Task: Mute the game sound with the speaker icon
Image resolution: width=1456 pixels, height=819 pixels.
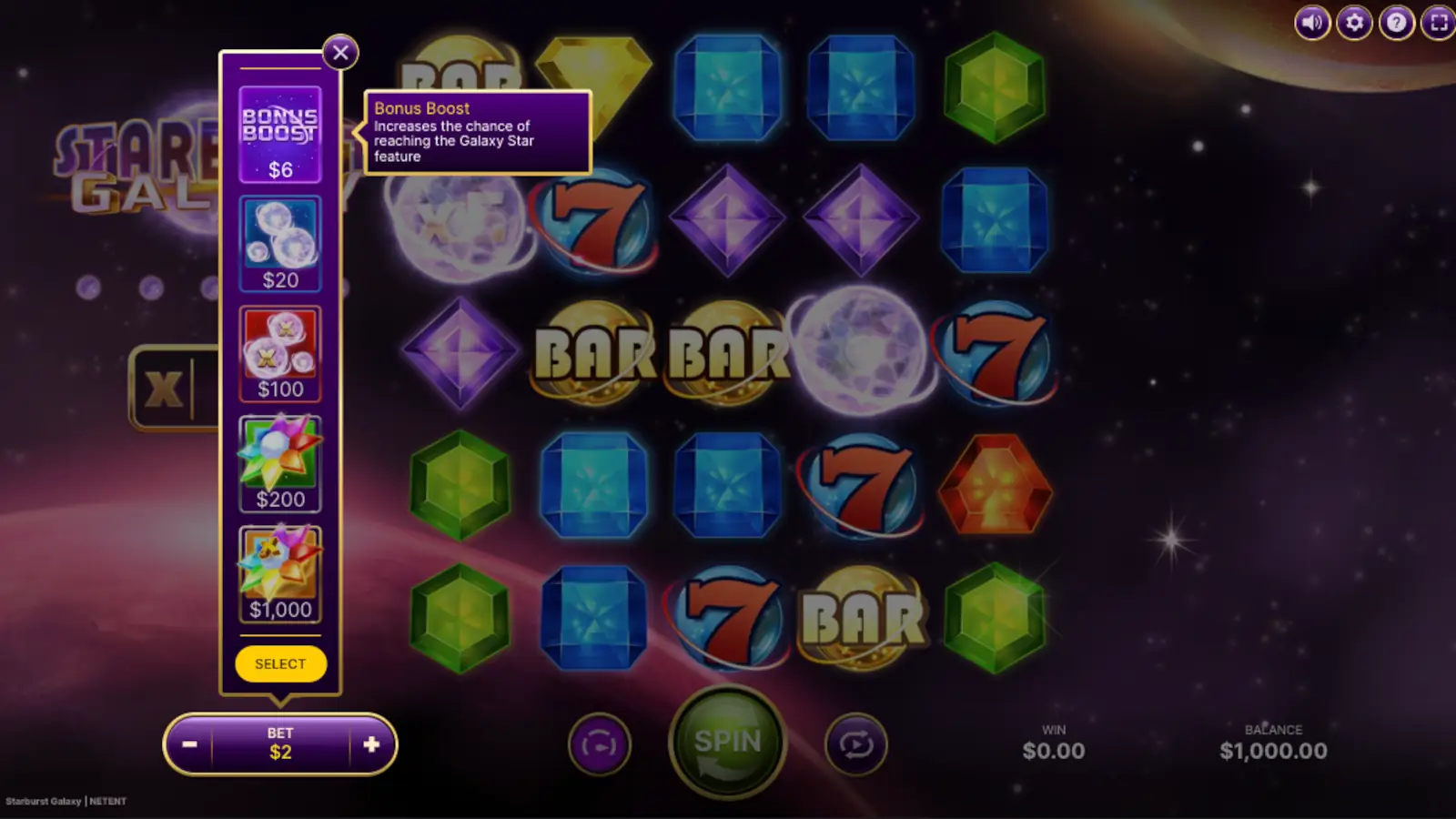Action: click(x=1311, y=24)
